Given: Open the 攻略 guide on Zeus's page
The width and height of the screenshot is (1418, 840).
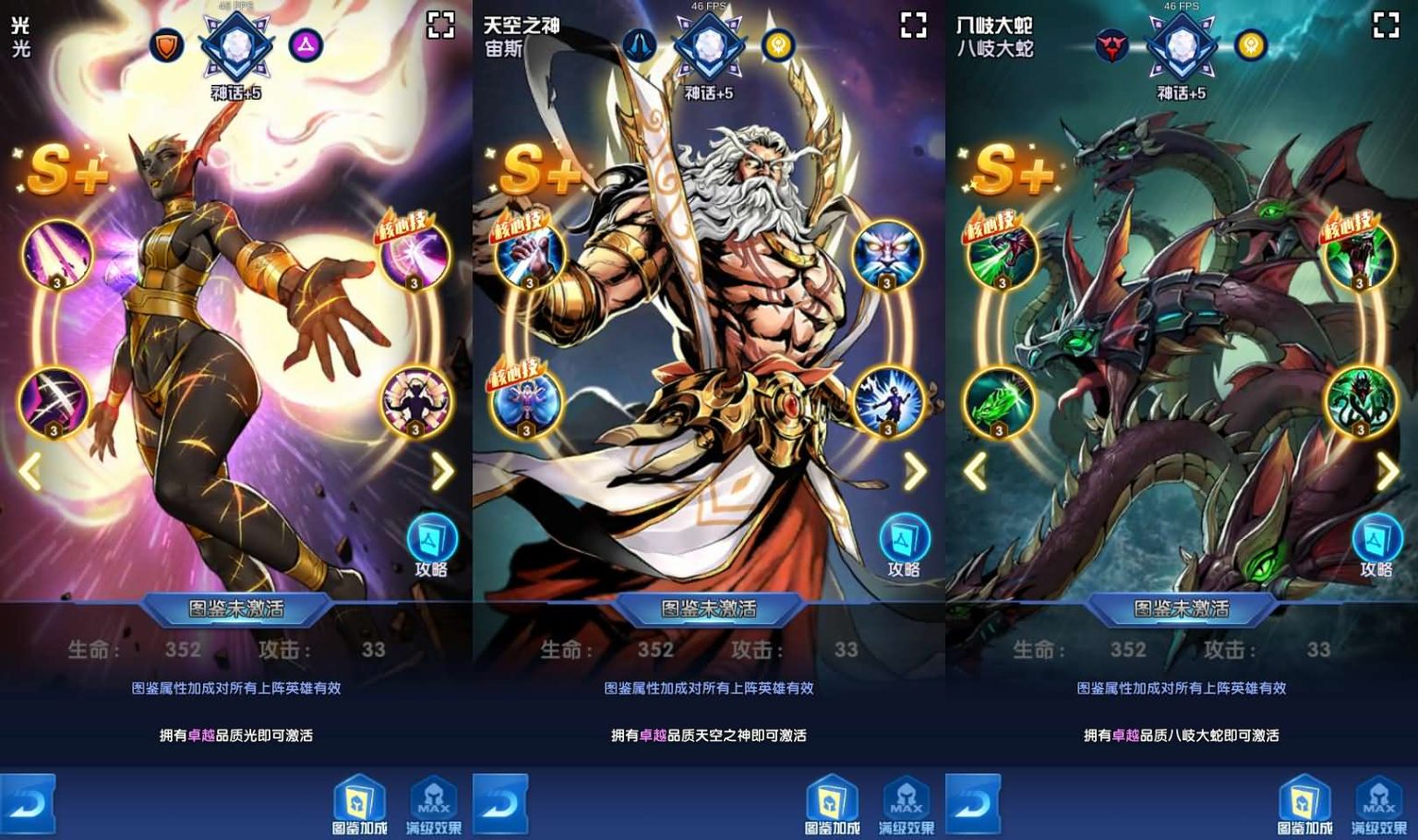Looking at the screenshot, I should pos(904,545).
